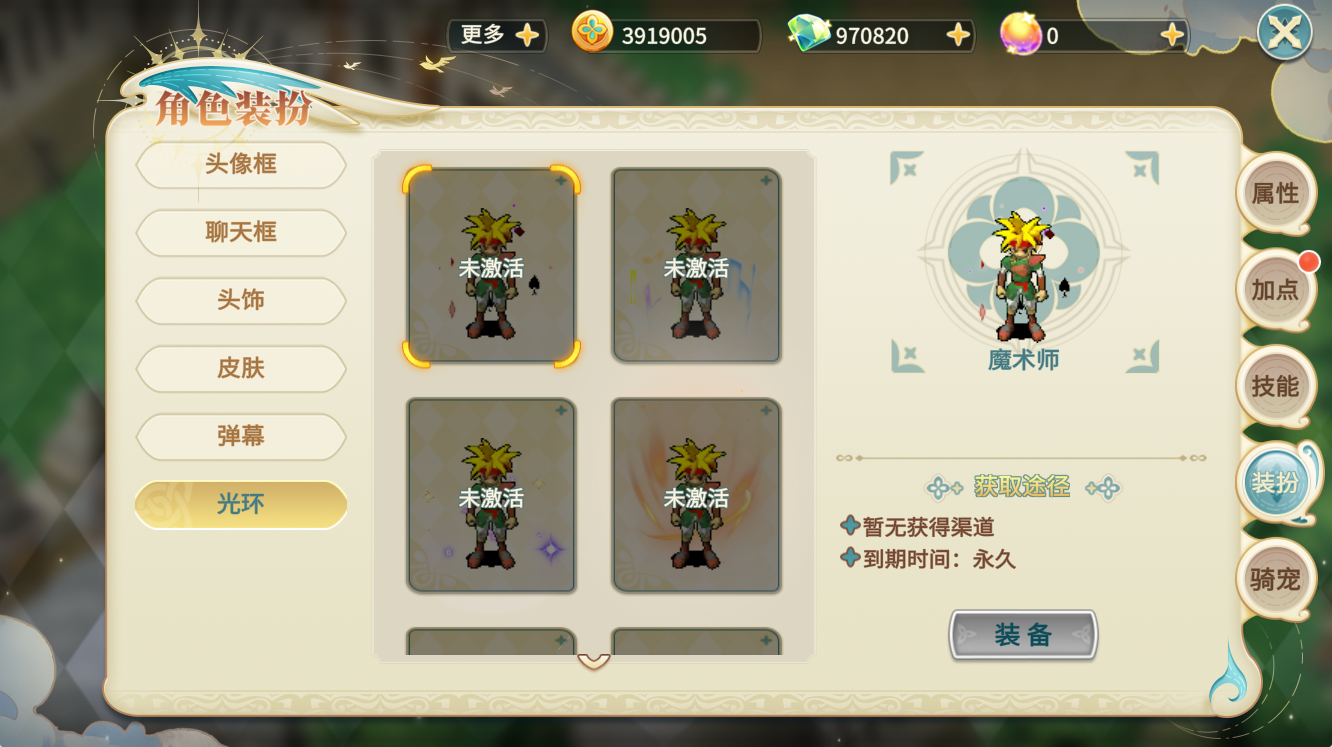Show the 弹幕 category
1332x747 pixels.
click(x=241, y=436)
